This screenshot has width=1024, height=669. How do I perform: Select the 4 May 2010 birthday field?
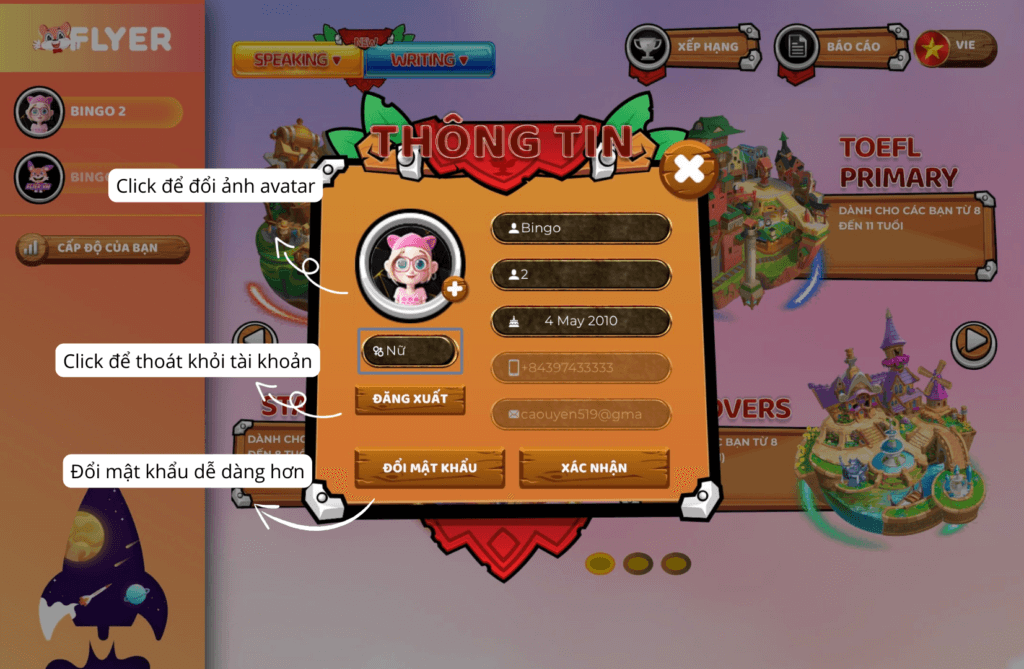pos(580,321)
